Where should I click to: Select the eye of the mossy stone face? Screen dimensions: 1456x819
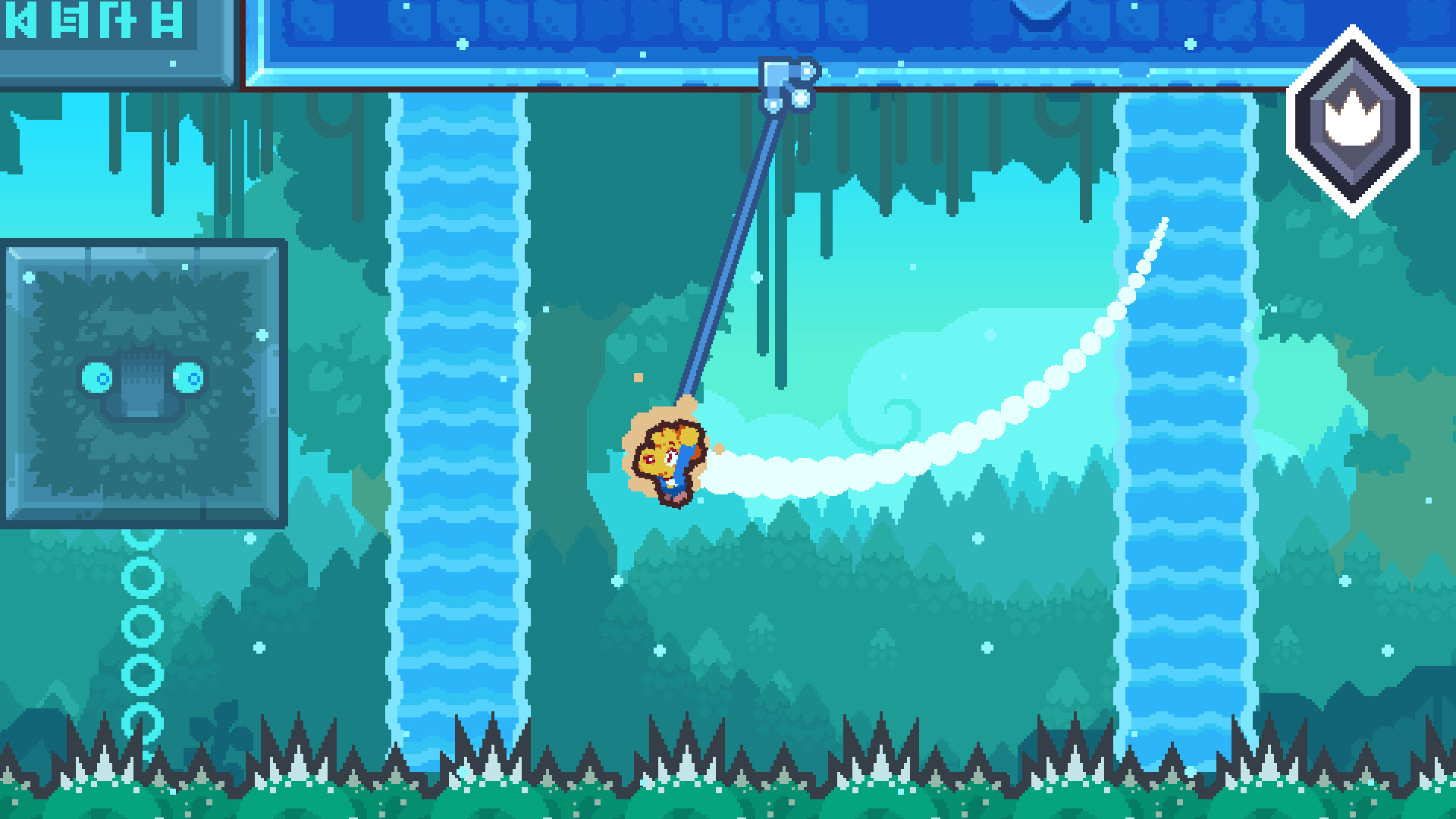[97, 375]
